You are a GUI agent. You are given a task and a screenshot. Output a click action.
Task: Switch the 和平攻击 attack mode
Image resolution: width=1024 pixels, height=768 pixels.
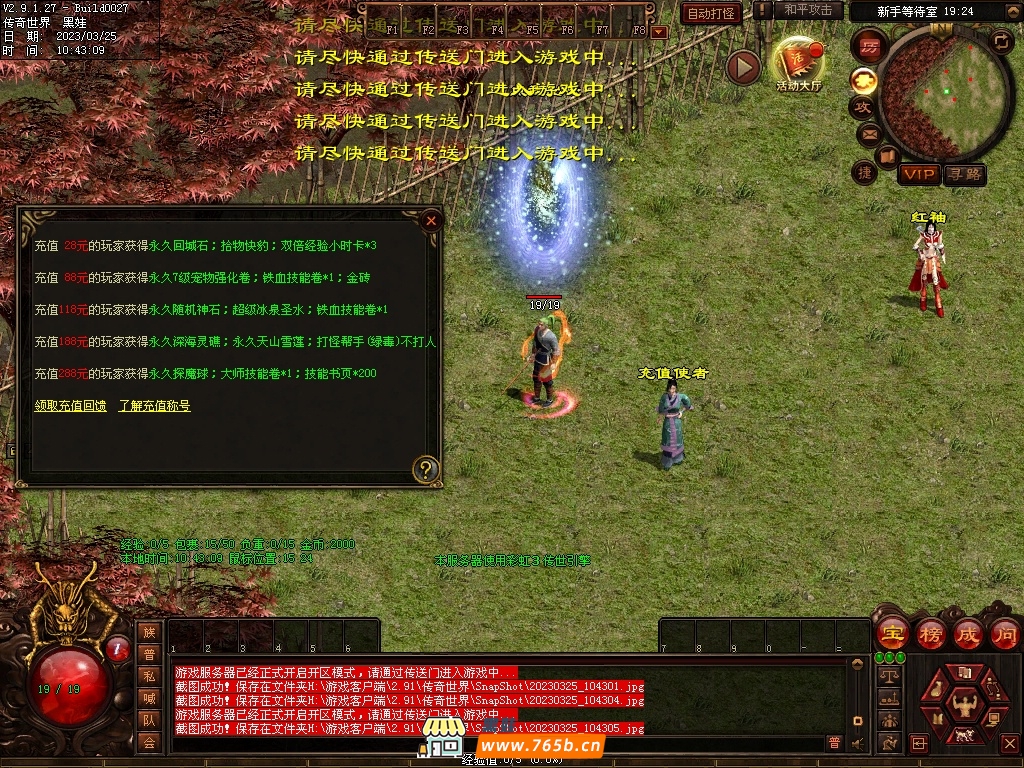[807, 10]
